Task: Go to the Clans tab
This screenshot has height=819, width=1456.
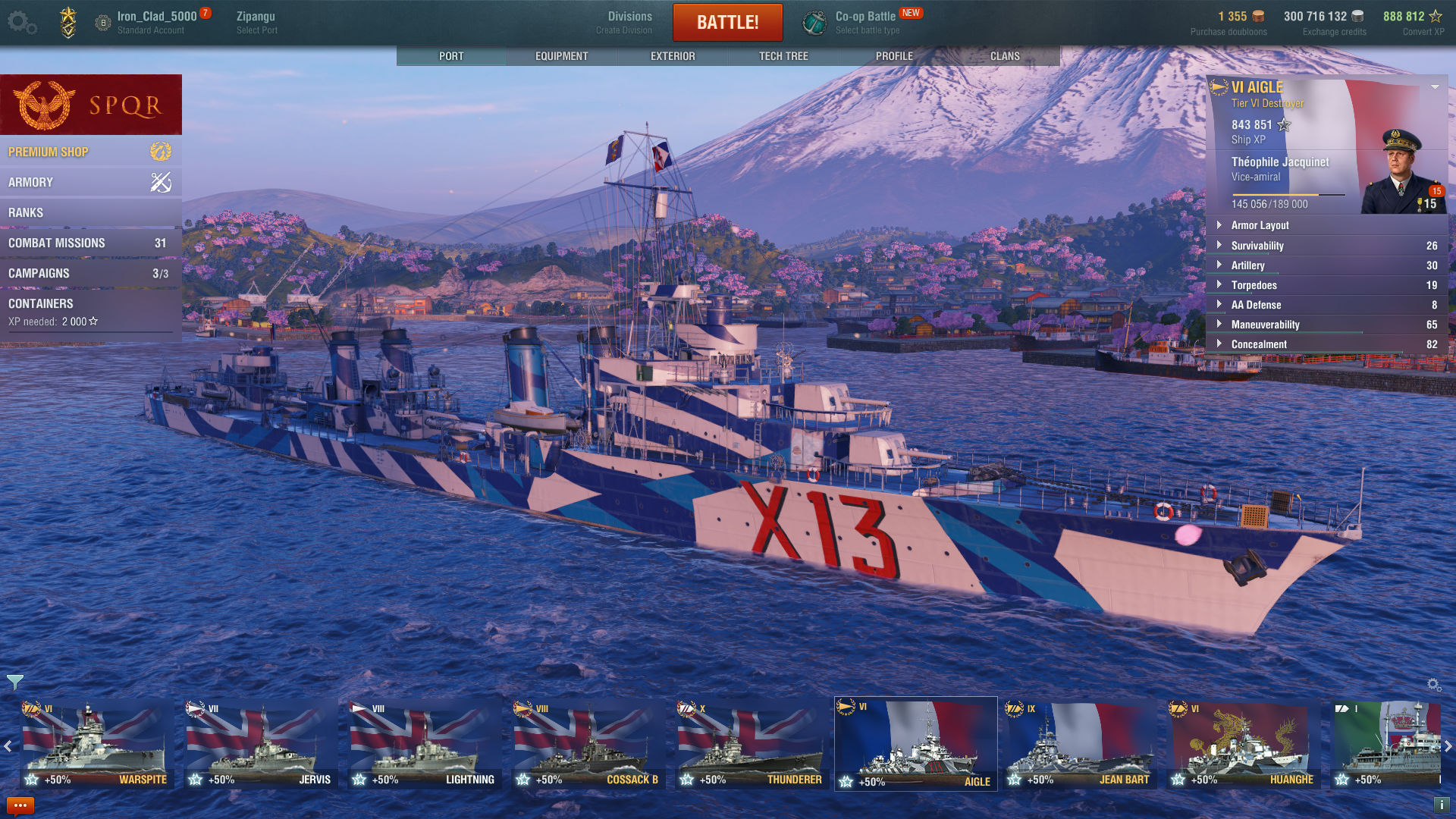Action: pos(1005,56)
